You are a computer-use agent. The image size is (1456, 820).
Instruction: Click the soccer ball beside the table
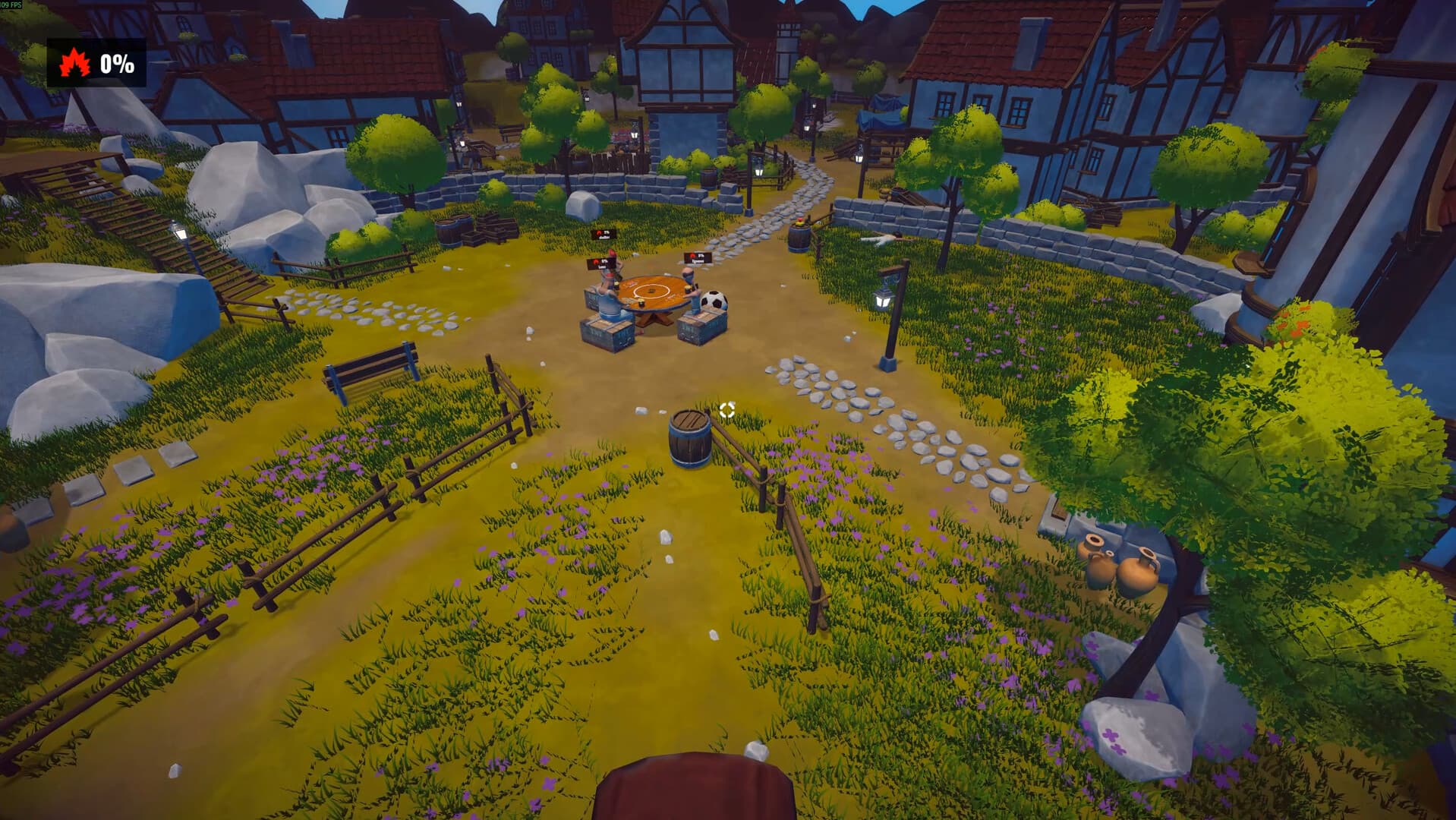(714, 301)
